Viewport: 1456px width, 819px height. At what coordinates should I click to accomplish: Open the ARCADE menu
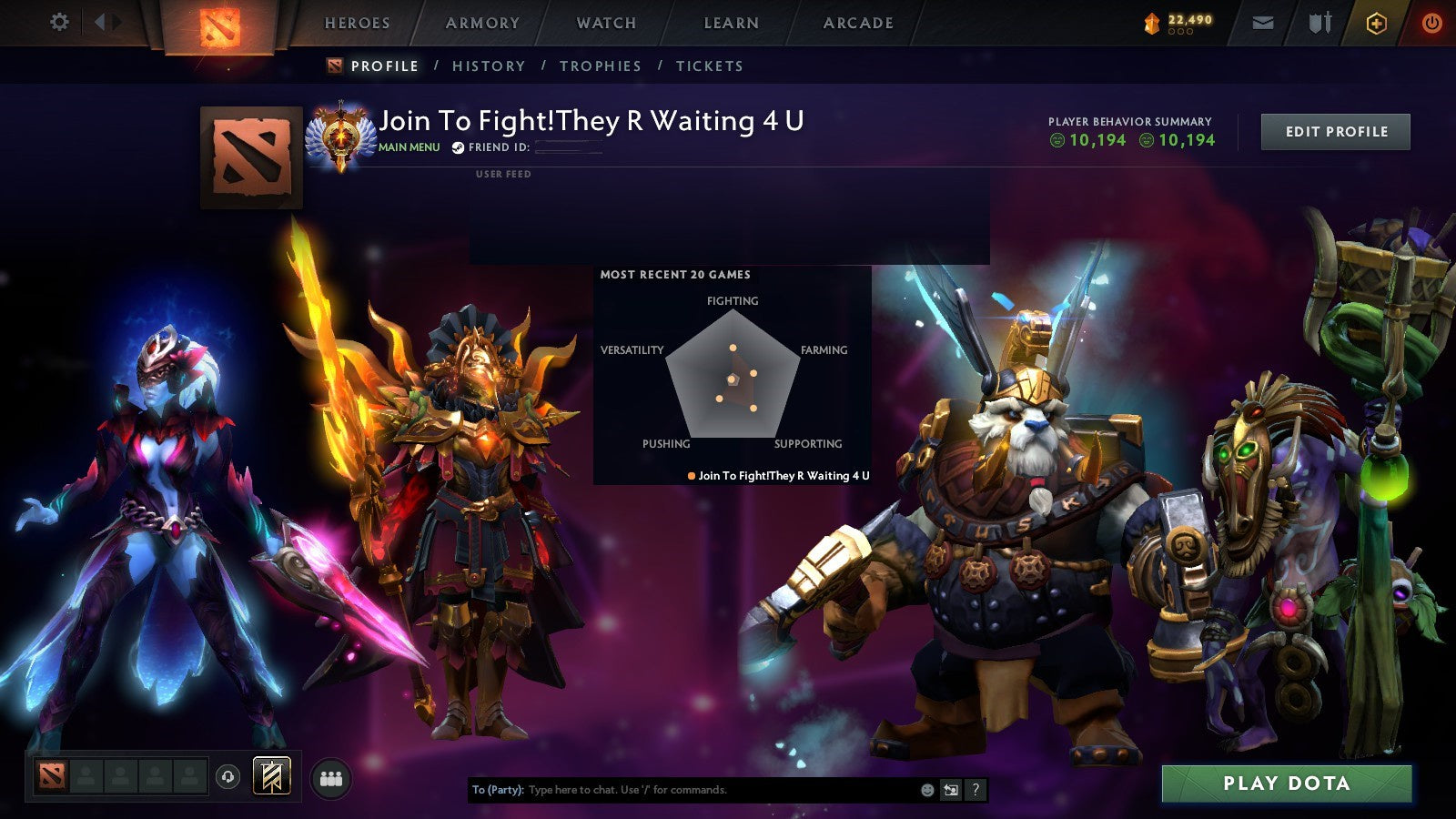(x=856, y=23)
